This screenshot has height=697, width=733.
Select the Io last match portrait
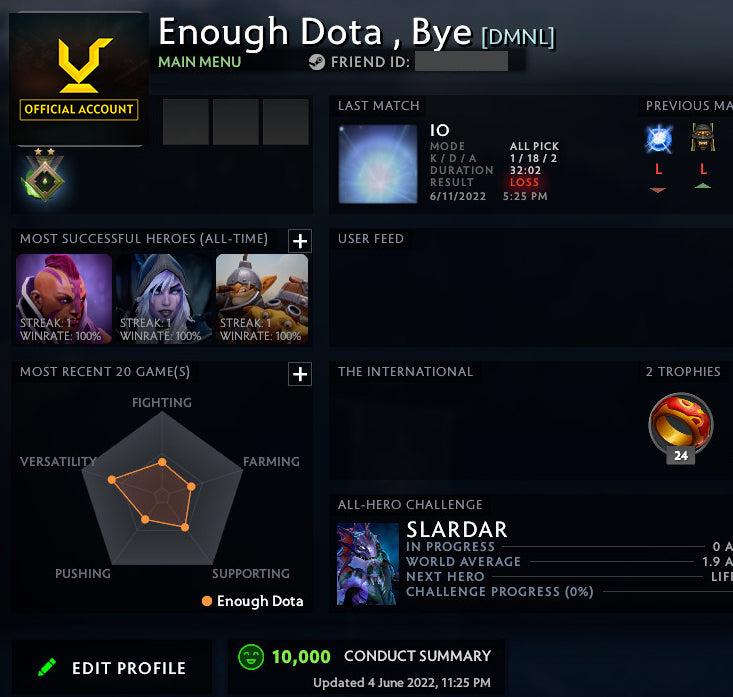click(378, 164)
